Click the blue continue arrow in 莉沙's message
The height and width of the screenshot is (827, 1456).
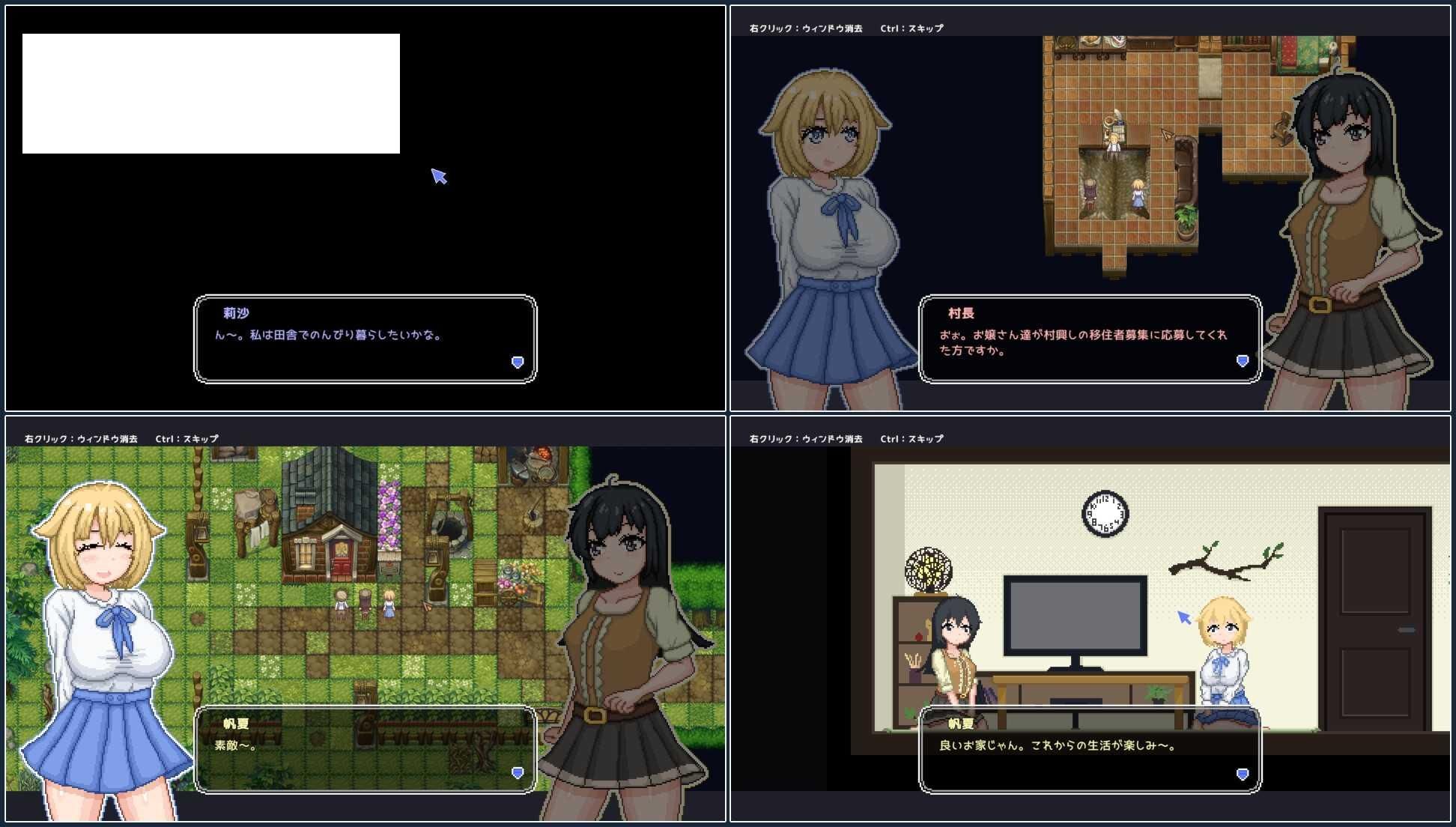pyautogui.click(x=517, y=363)
